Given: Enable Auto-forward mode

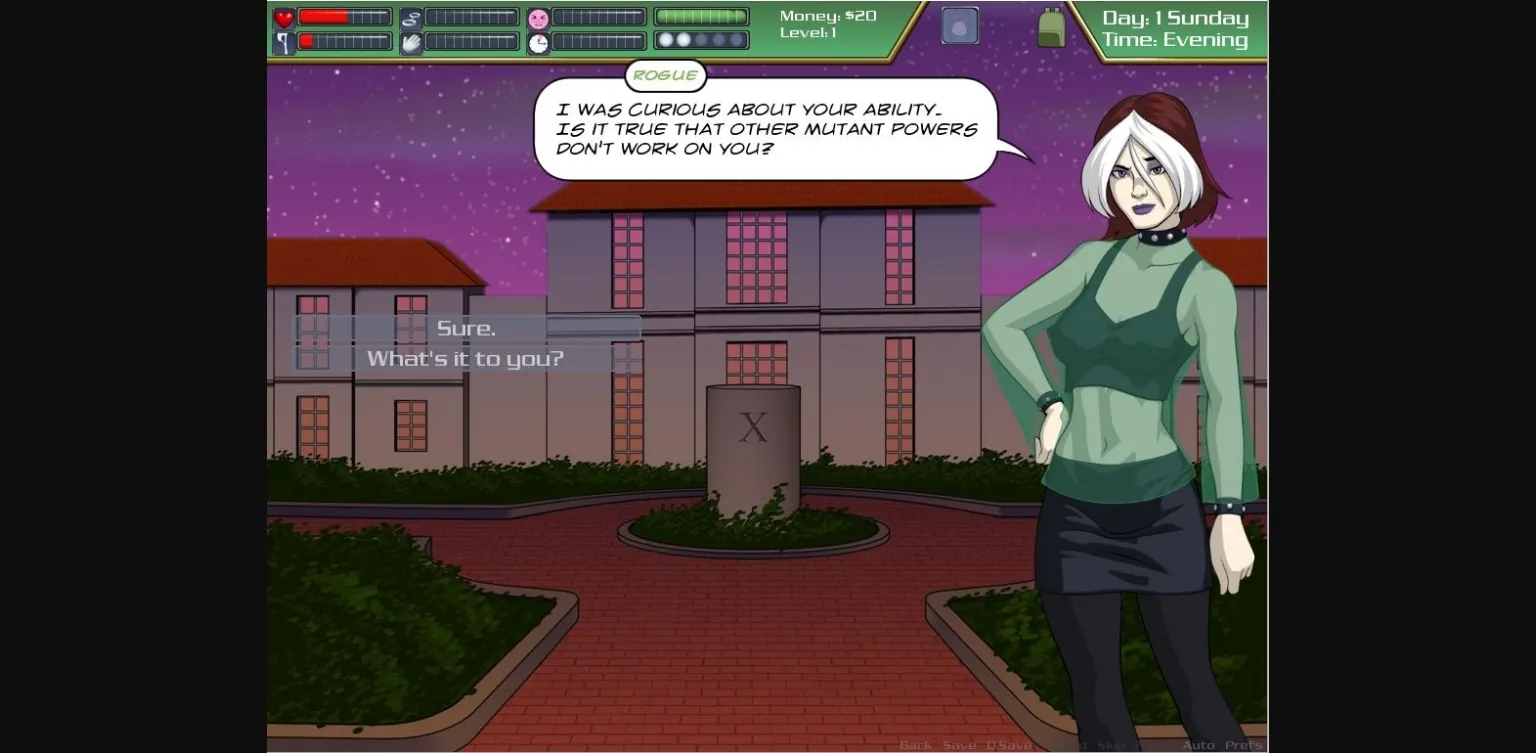Looking at the screenshot, I should tap(1198, 745).
